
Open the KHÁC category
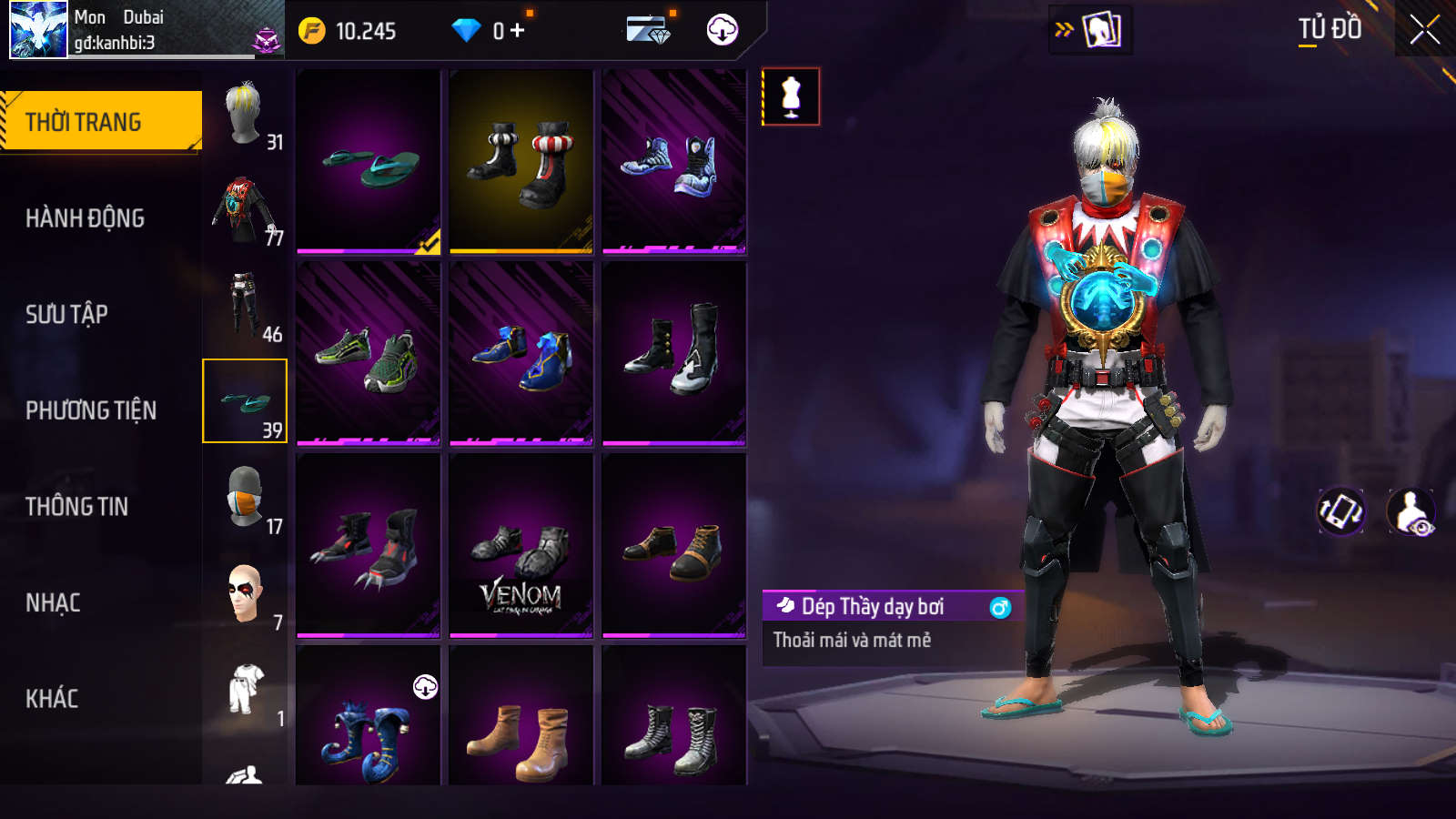tap(52, 698)
